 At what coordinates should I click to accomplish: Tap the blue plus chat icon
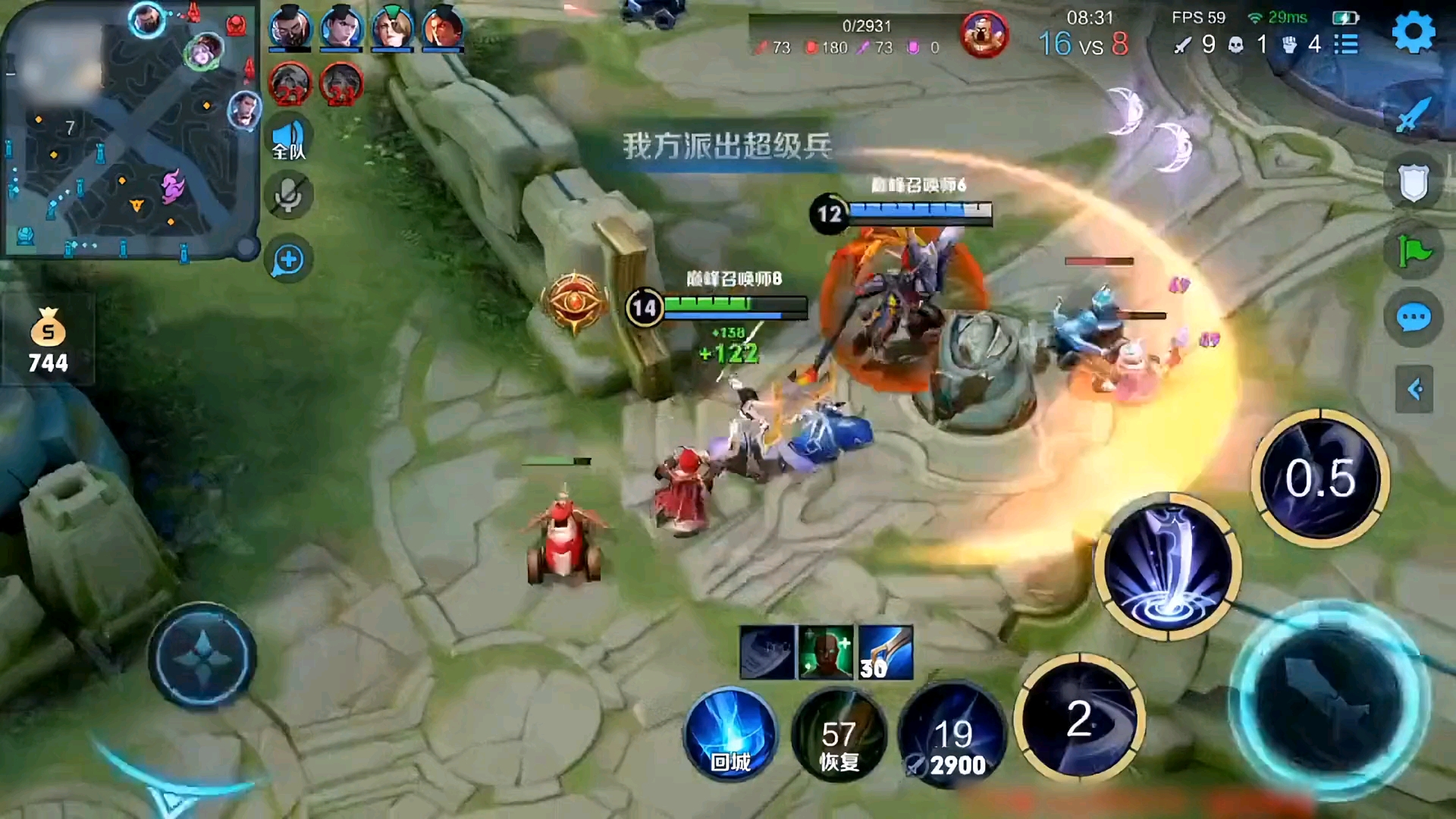288,260
